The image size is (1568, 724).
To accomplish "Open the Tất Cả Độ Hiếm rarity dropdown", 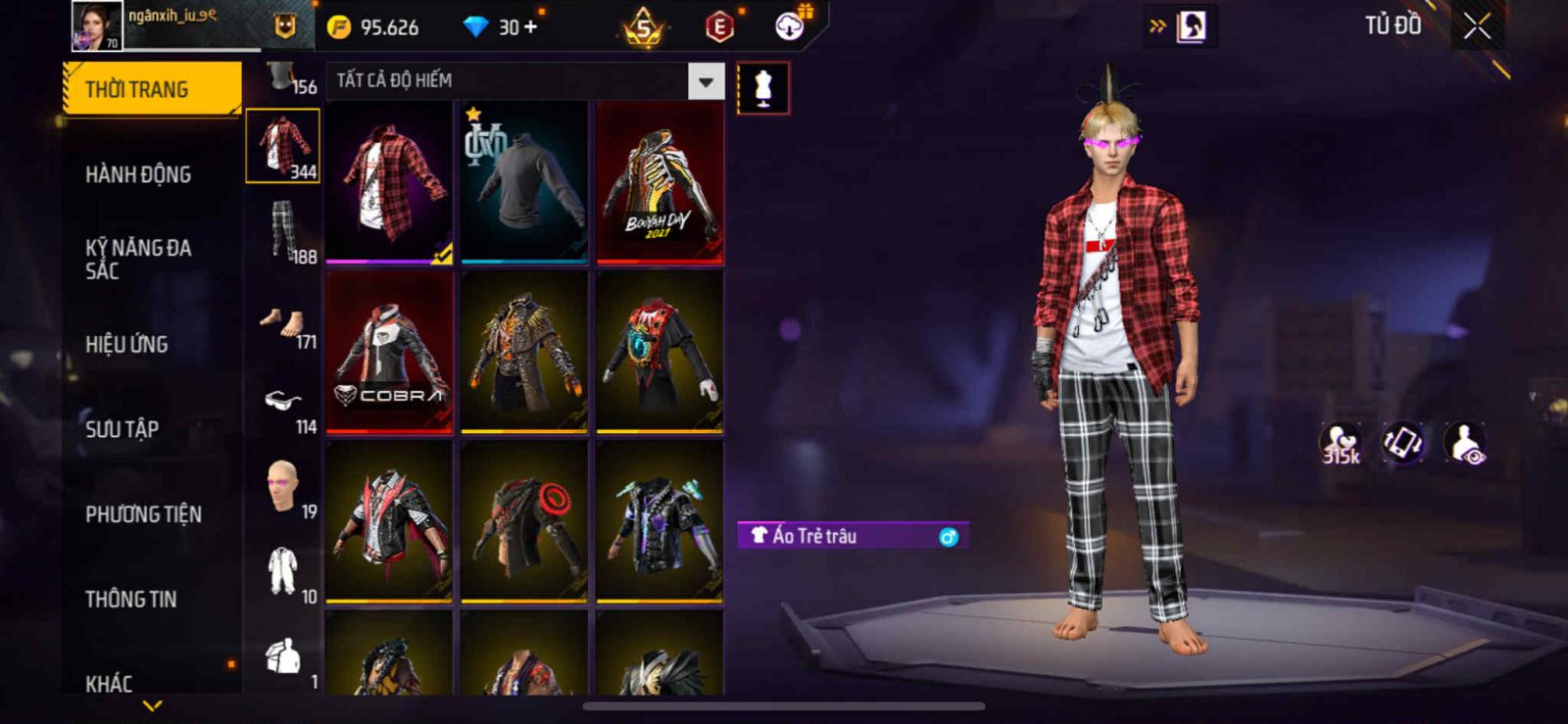I will 706,81.
